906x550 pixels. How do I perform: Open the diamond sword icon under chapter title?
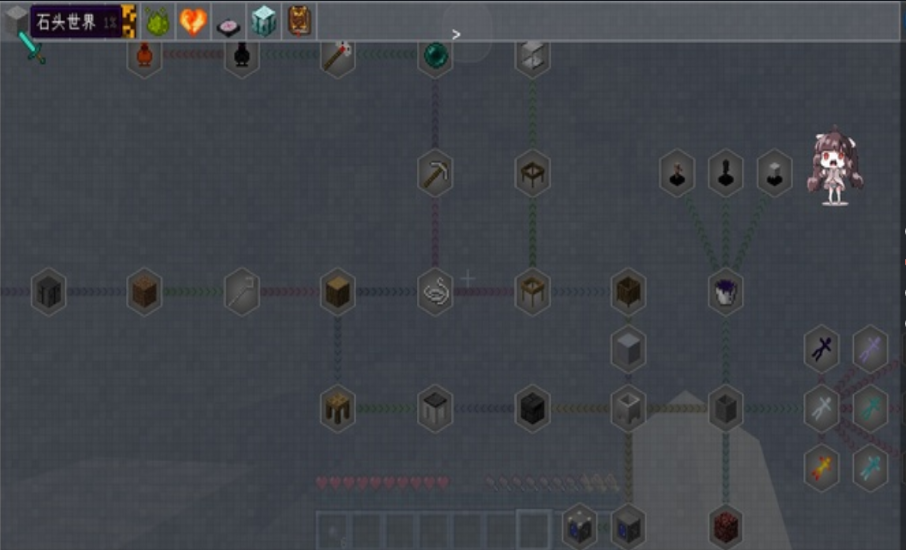coord(36,50)
